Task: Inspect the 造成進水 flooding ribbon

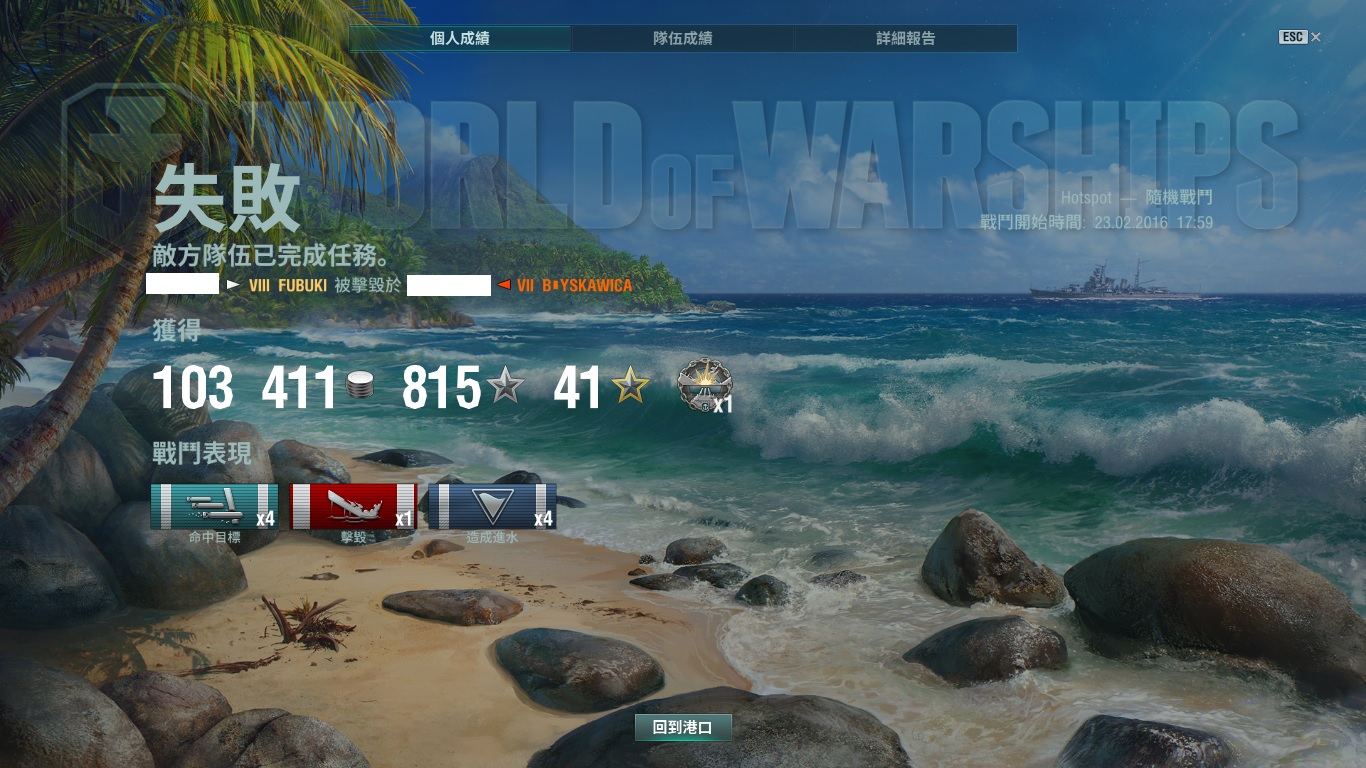Action: point(492,506)
